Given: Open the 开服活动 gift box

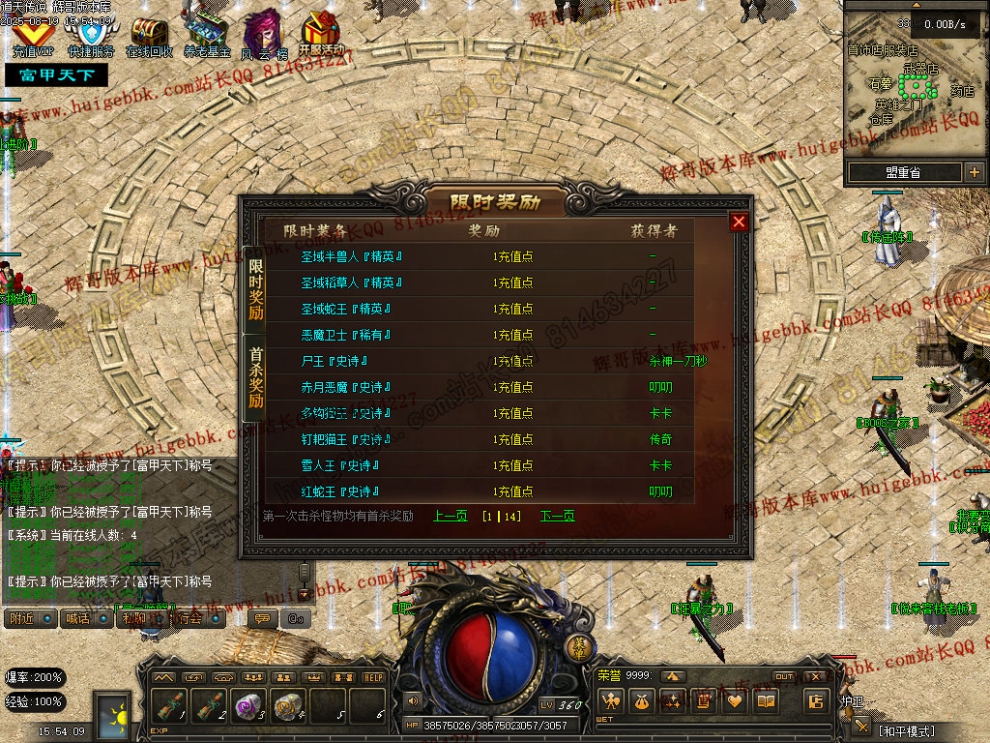Looking at the screenshot, I should [321, 33].
